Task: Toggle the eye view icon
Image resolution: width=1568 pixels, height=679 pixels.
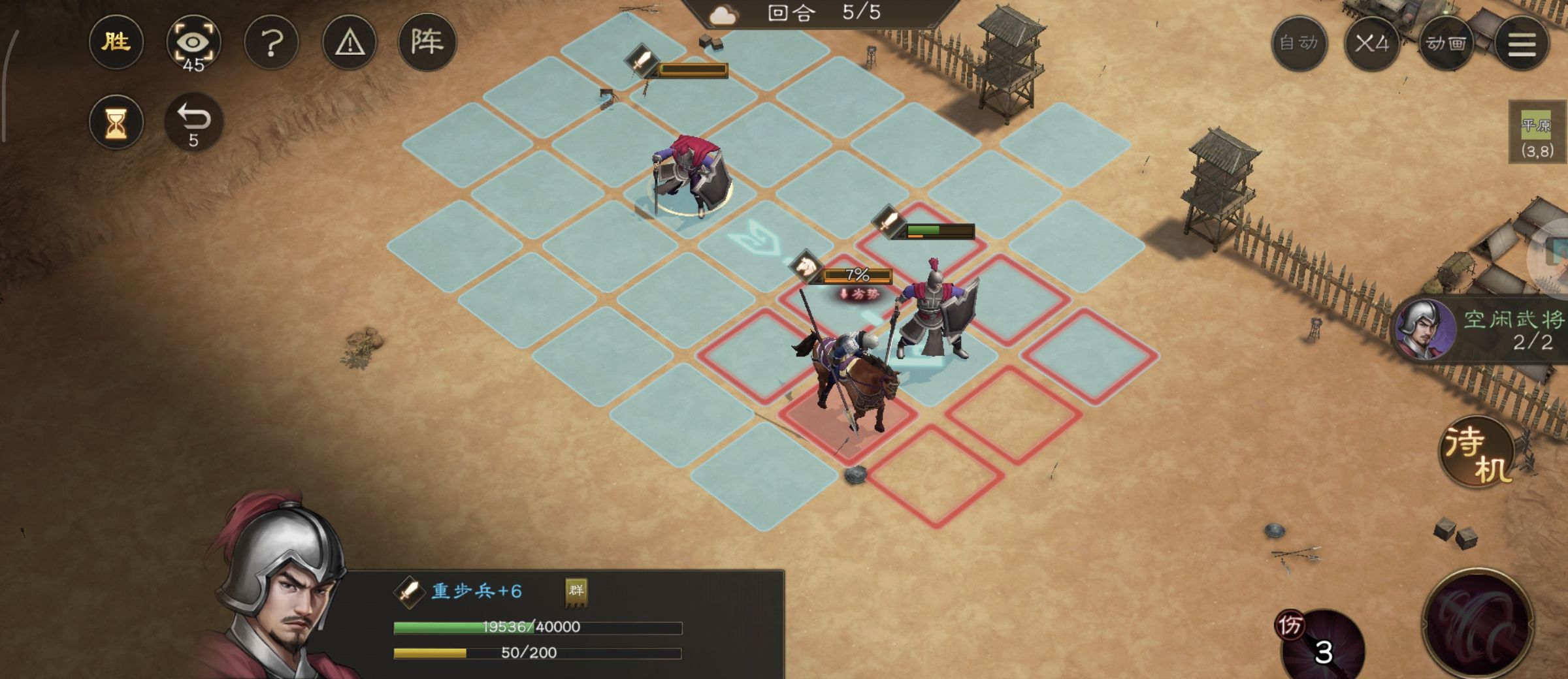Action: point(193,44)
